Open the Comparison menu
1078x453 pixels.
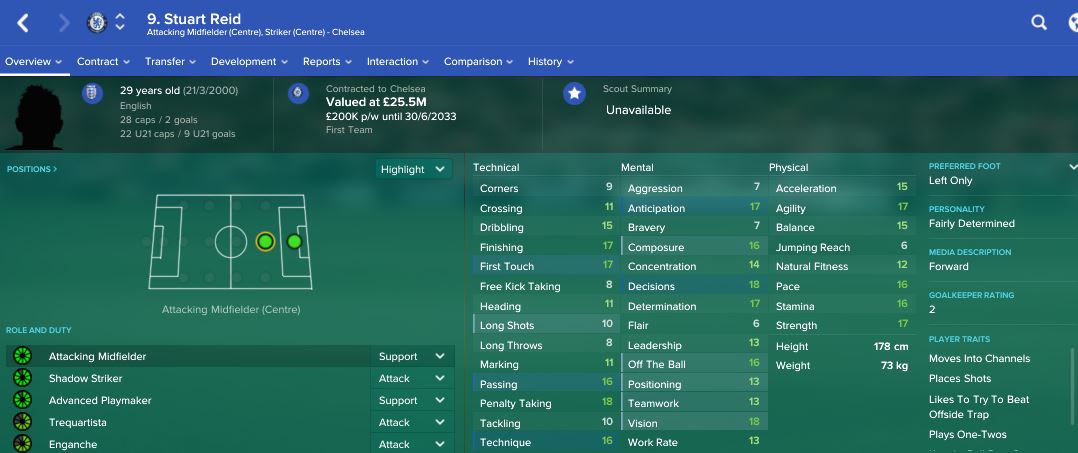point(478,62)
